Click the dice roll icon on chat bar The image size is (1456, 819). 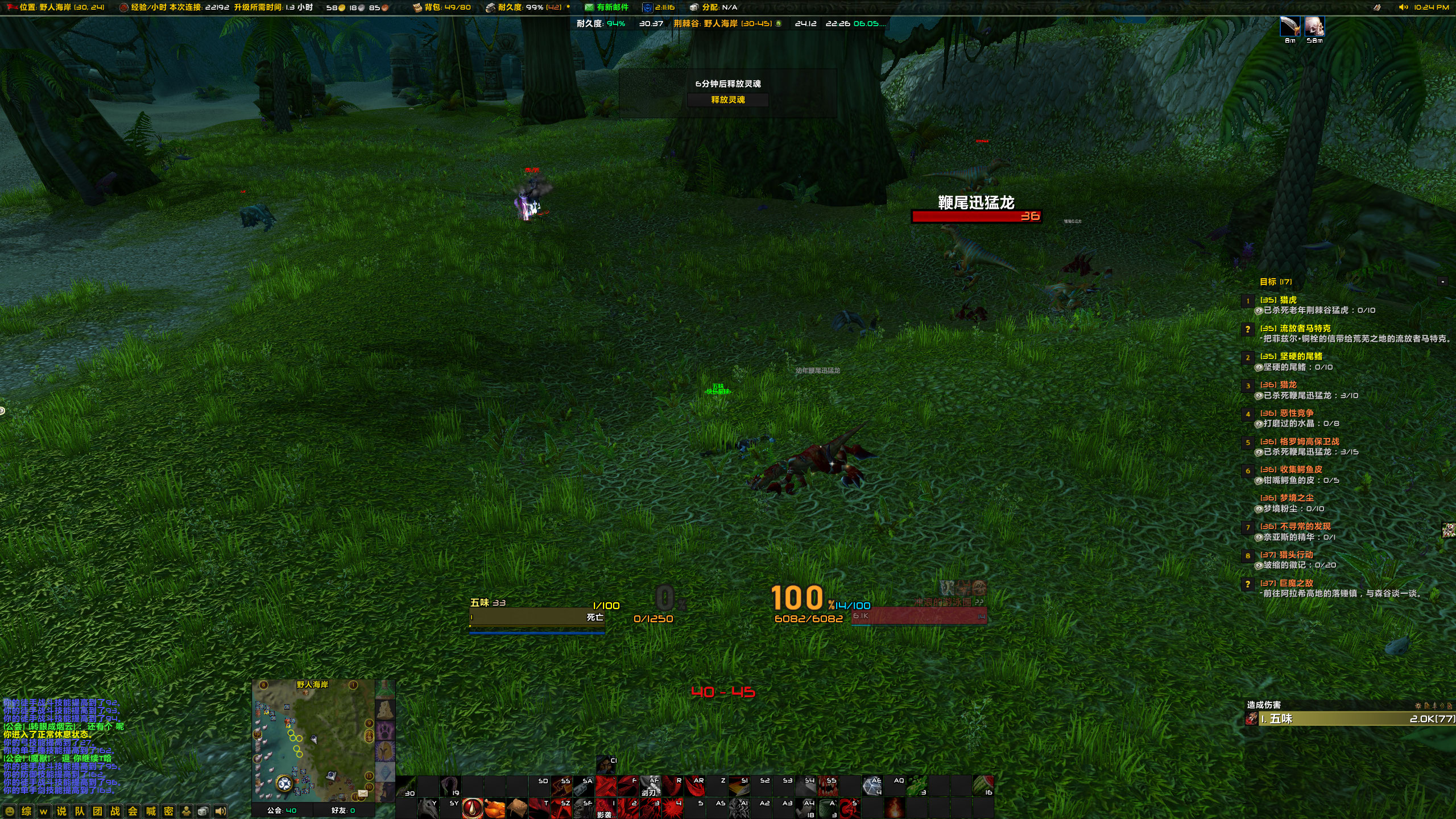point(204,810)
